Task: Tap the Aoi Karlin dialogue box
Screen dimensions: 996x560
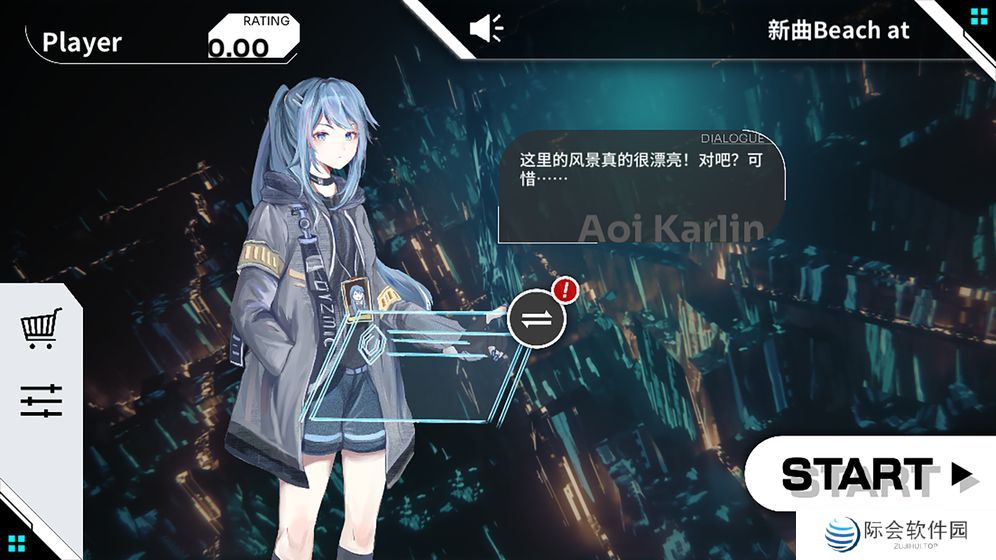Action: tap(640, 187)
